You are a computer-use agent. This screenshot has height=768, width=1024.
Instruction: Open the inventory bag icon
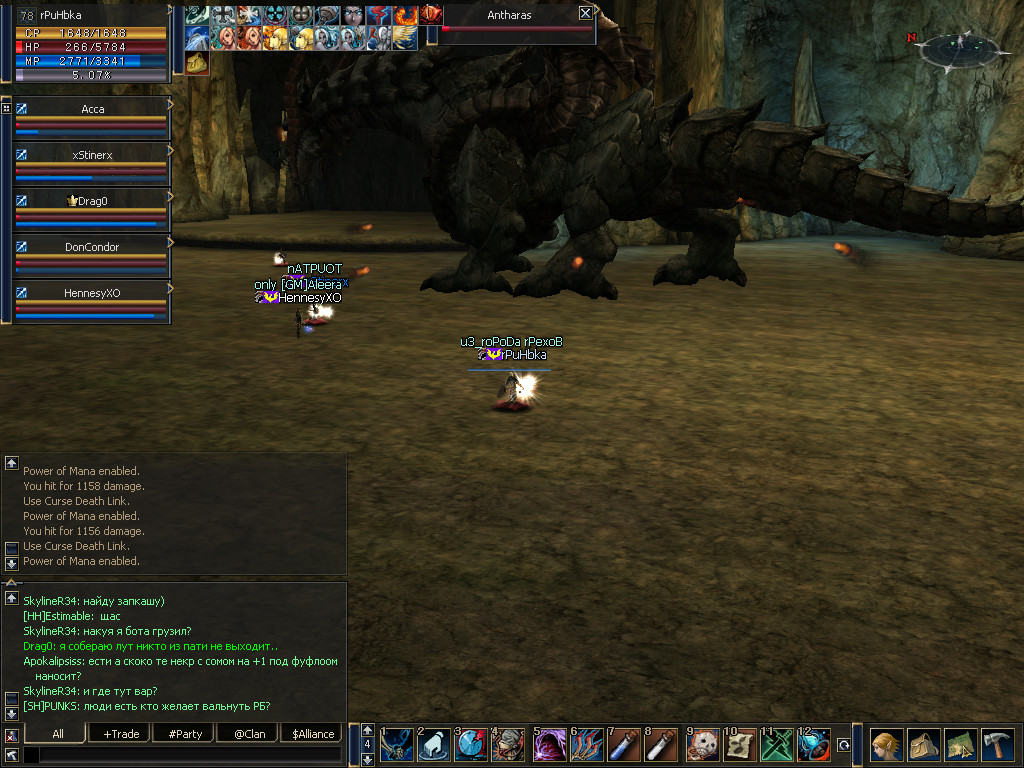click(x=923, y=745)
